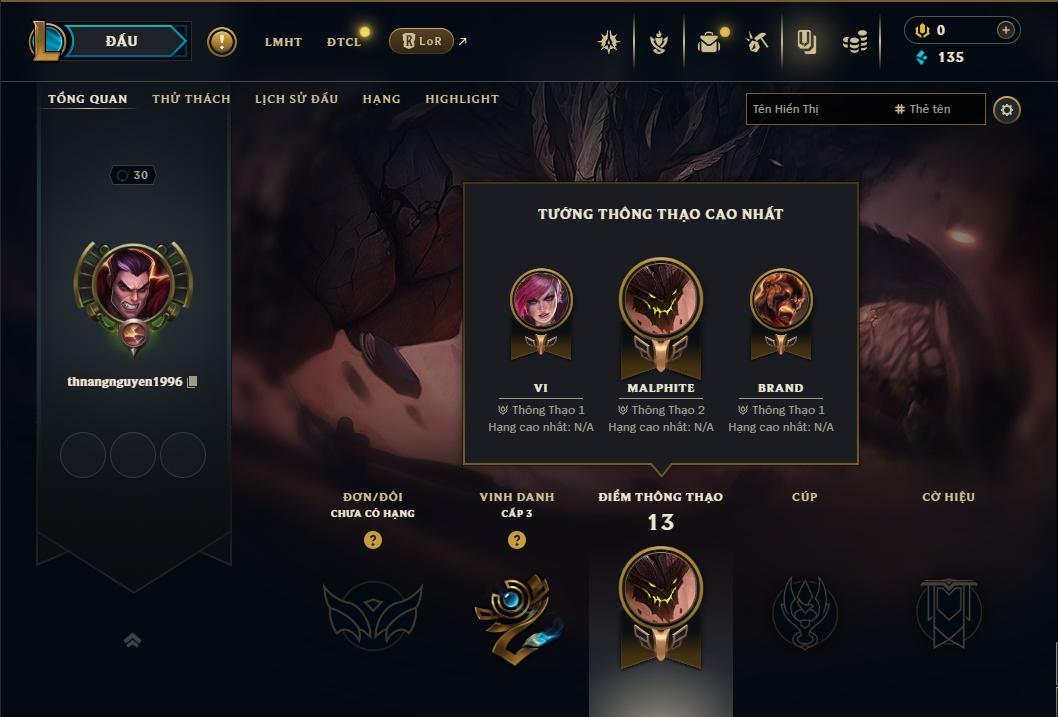Switch to the LMHT game tab

point(283,42)
